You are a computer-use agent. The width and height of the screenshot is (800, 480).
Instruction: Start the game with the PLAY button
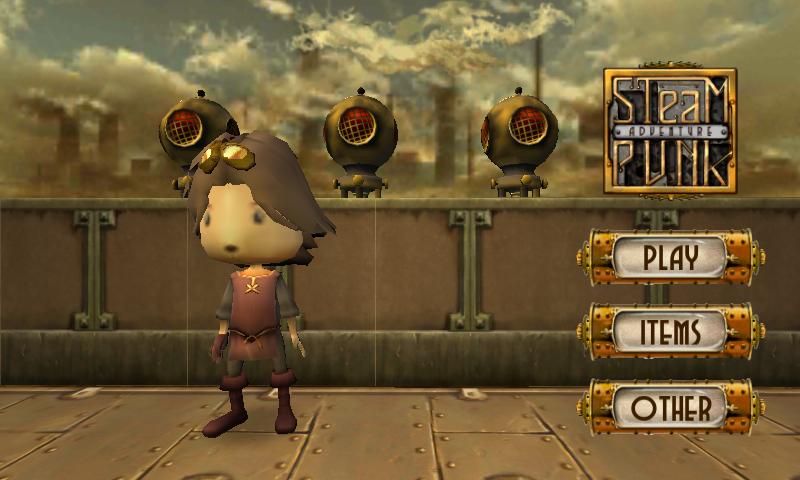(670, 258)
